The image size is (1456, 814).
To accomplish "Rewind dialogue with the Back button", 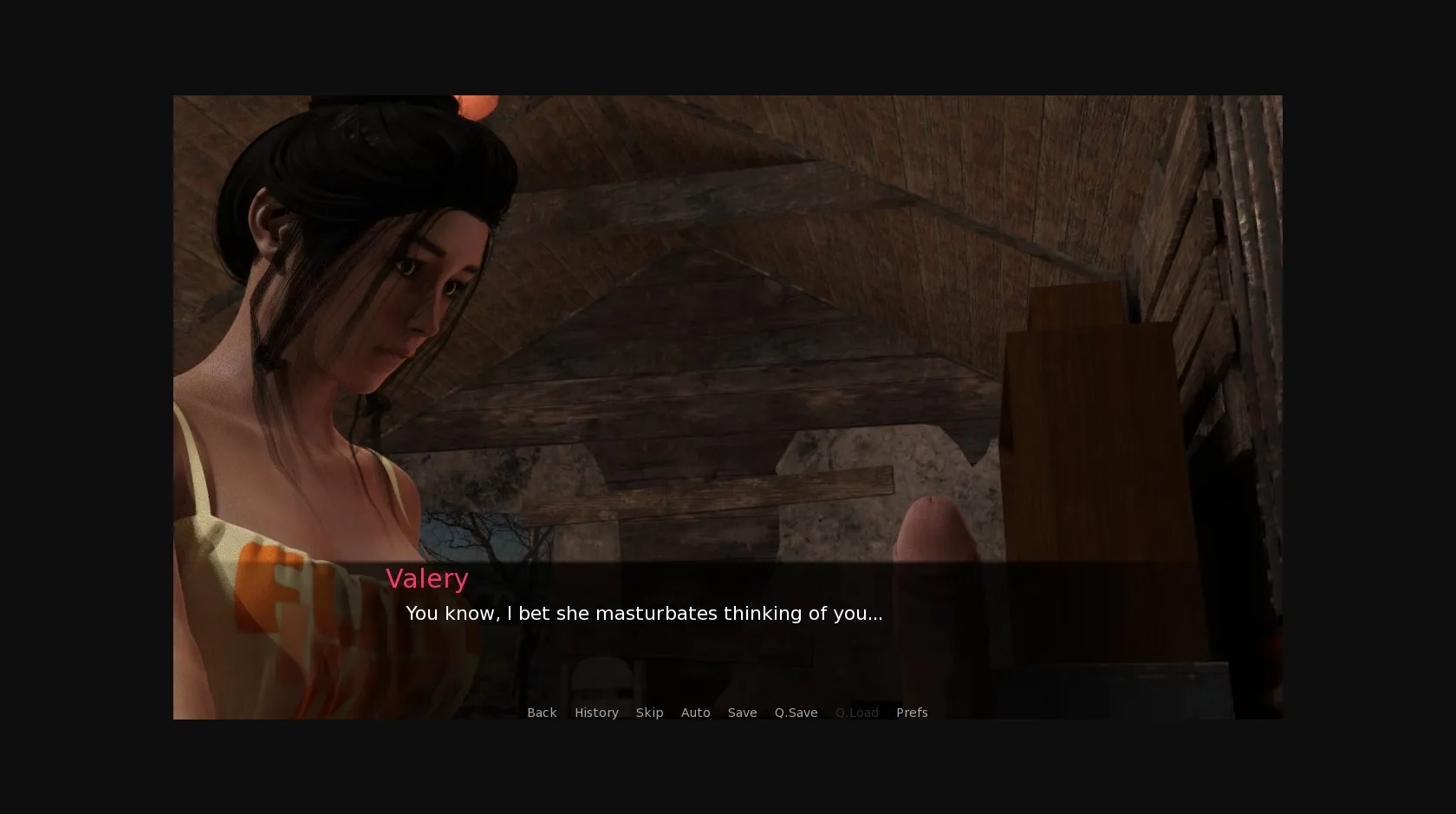I will (x=542, y=712).
